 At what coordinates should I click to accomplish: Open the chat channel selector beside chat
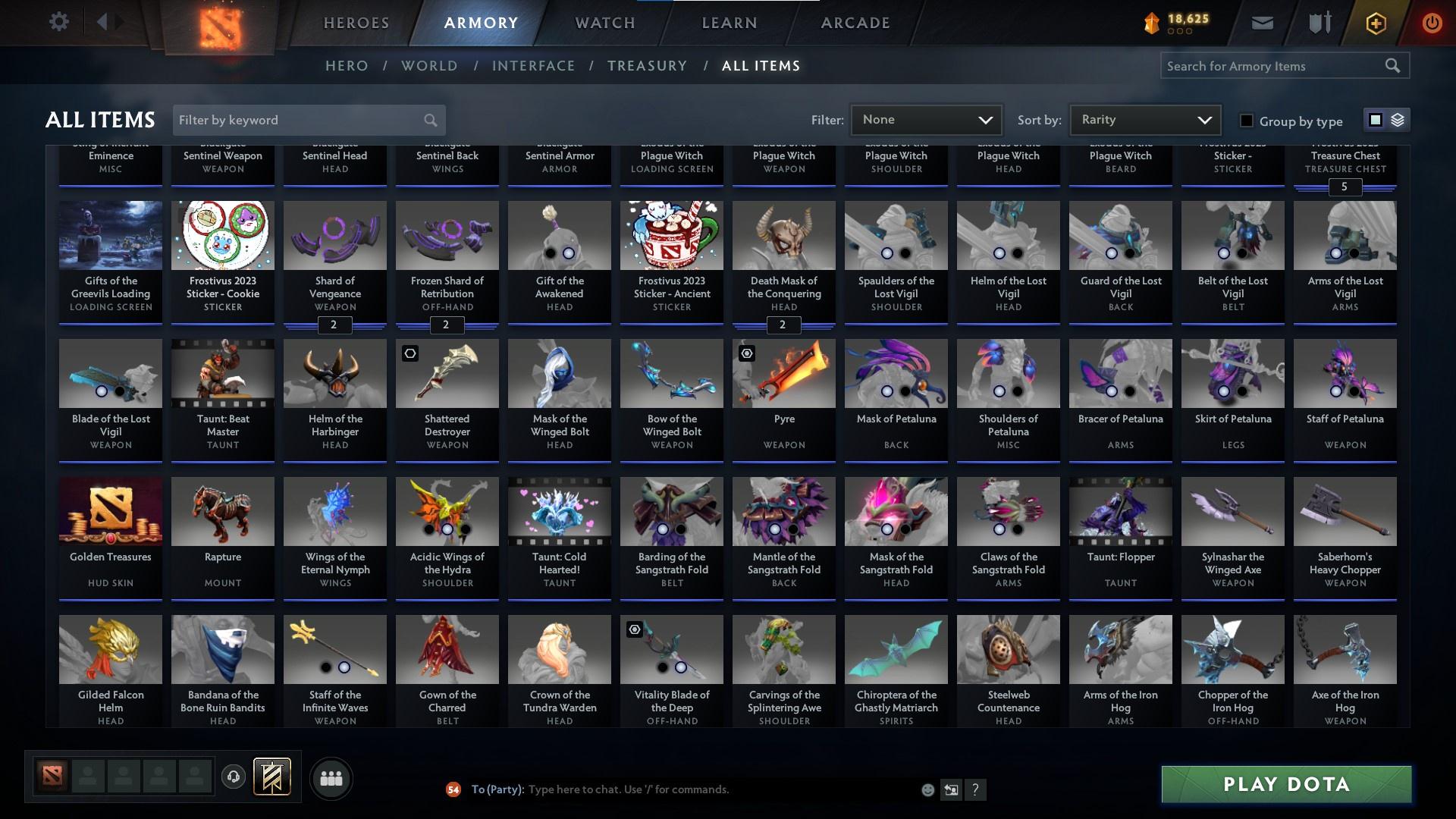coord(952,789)
